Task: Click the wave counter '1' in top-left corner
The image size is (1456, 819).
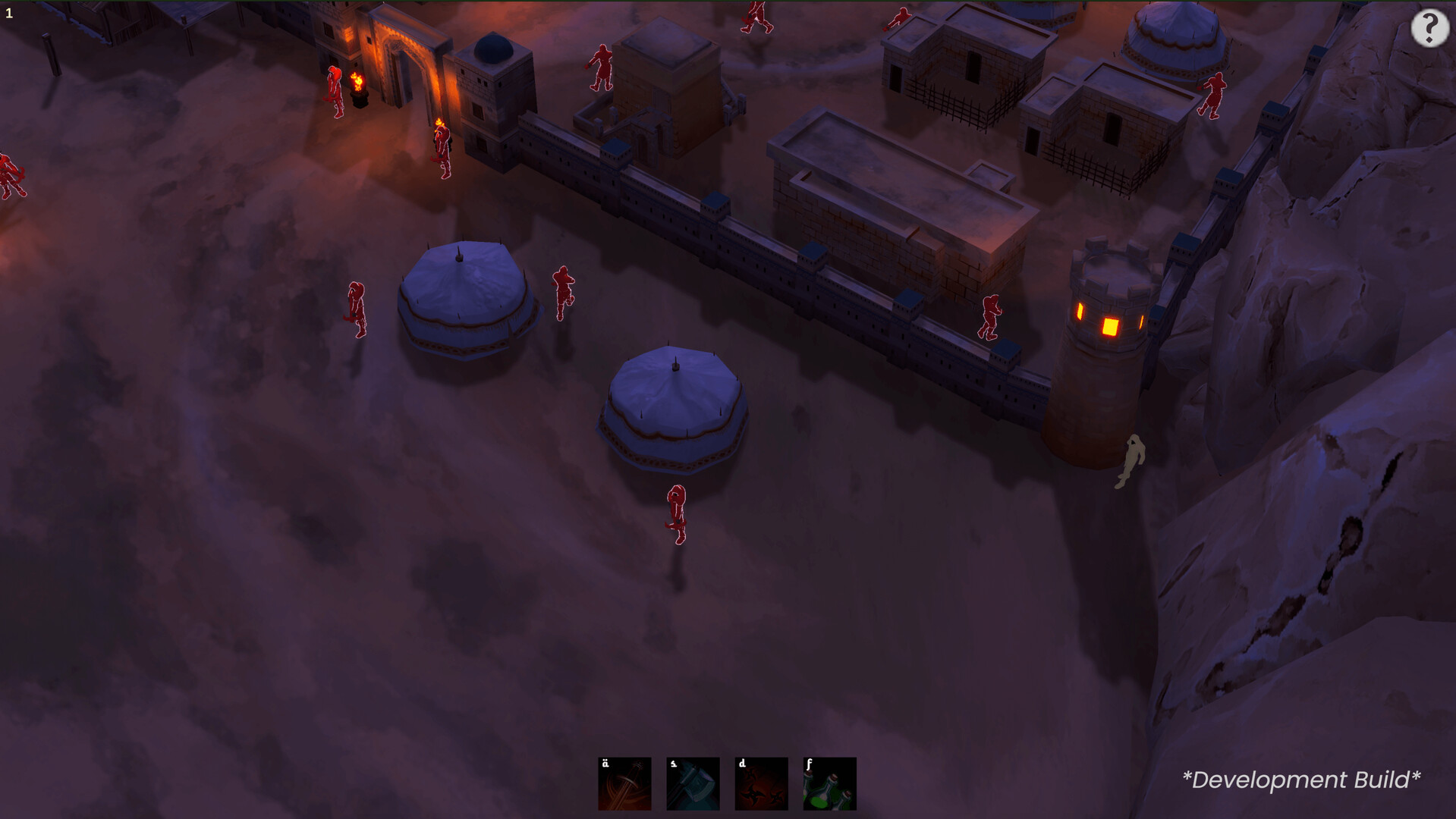Action: click(9, 11)
